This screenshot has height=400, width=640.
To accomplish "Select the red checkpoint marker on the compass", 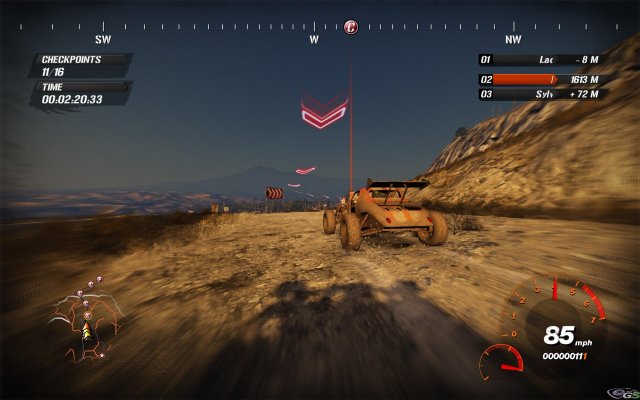I will pyautogui.click(x=351, y=27).
